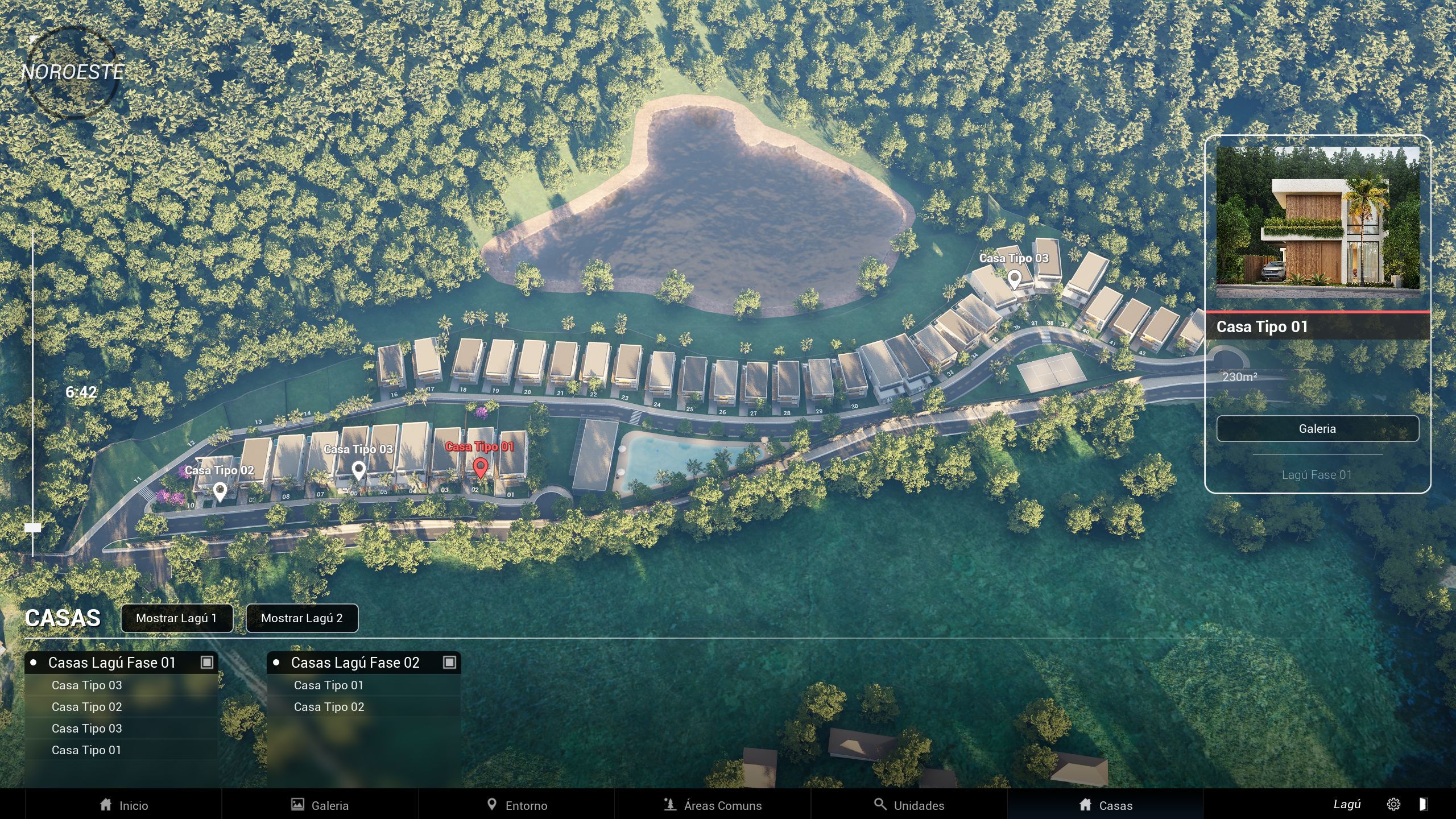Open settings with the gear icon
1456x819 pixels.
[x=1393, y=804]
